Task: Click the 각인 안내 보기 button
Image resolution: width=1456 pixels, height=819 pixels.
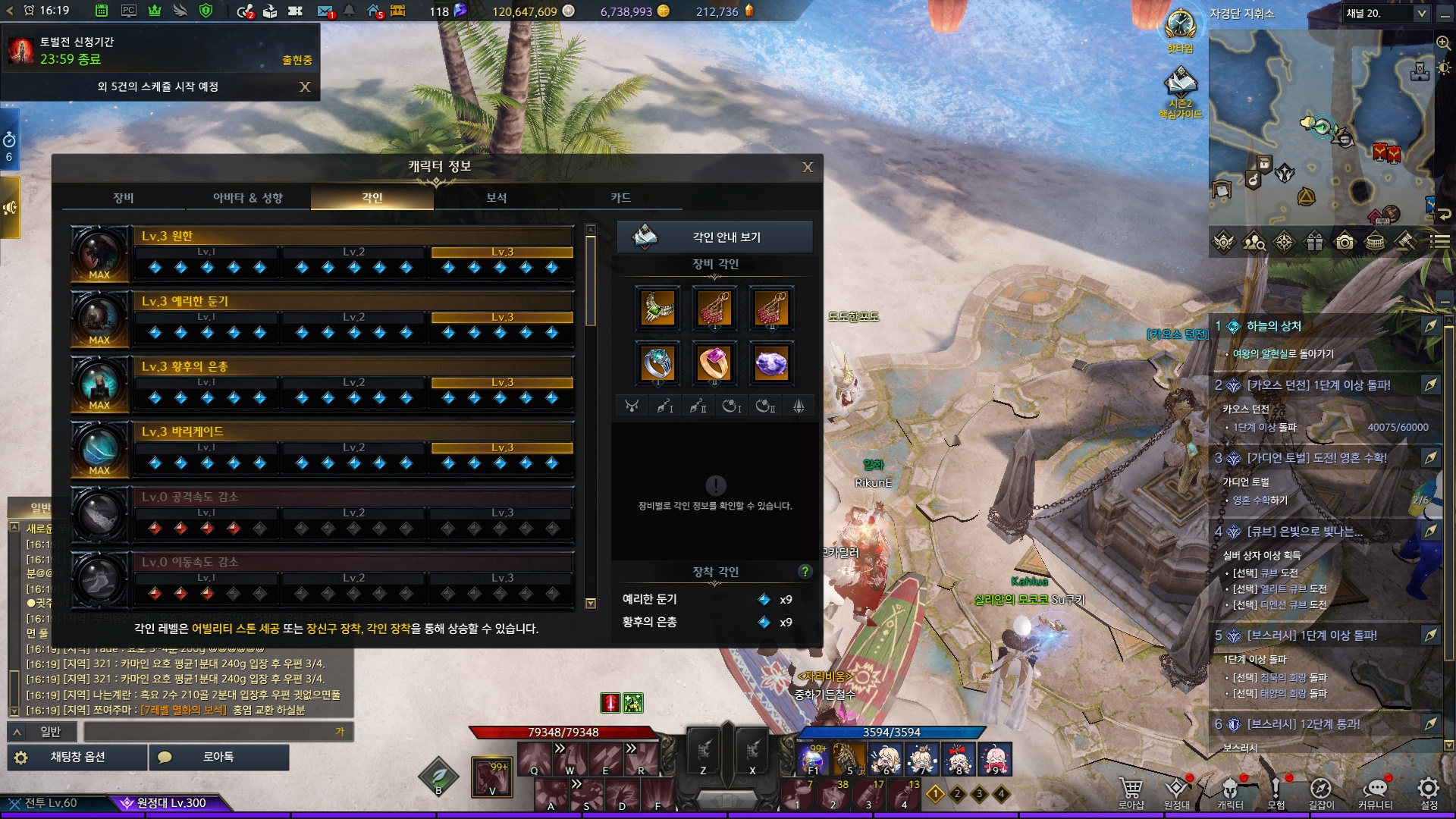Action: [714, 237]
